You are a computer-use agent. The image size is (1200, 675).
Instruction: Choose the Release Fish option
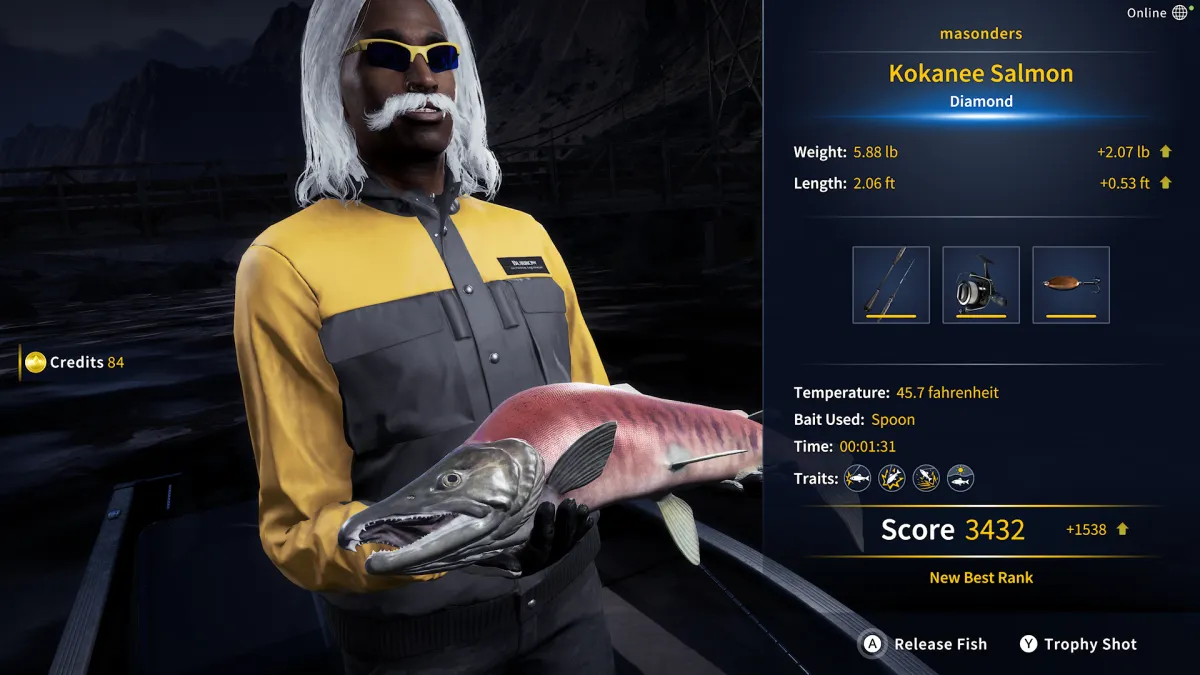point(925,644)
